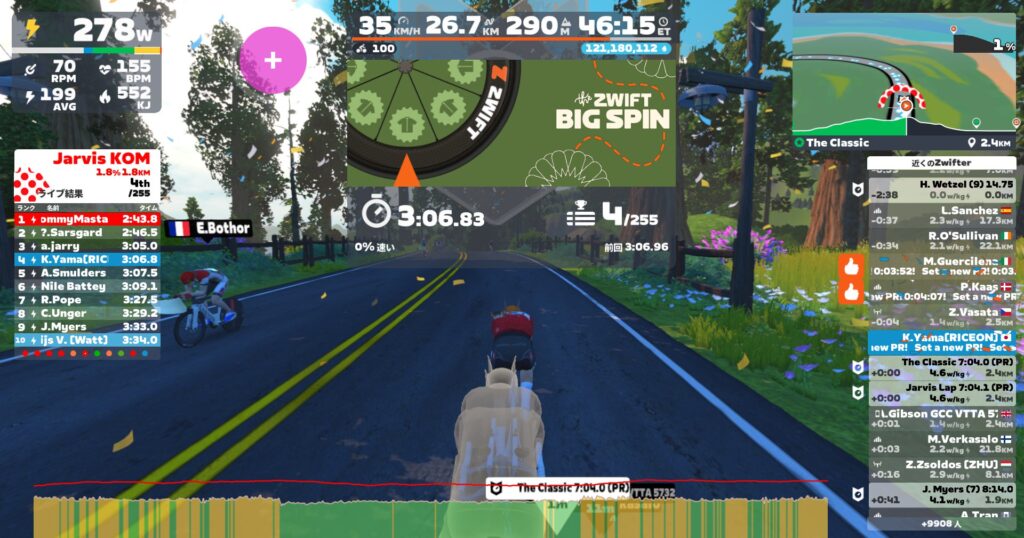Select the highlighted K.Yama[RICEON] rider row
This screenshot has height=538, width=1024.
[x=940, y=342]
